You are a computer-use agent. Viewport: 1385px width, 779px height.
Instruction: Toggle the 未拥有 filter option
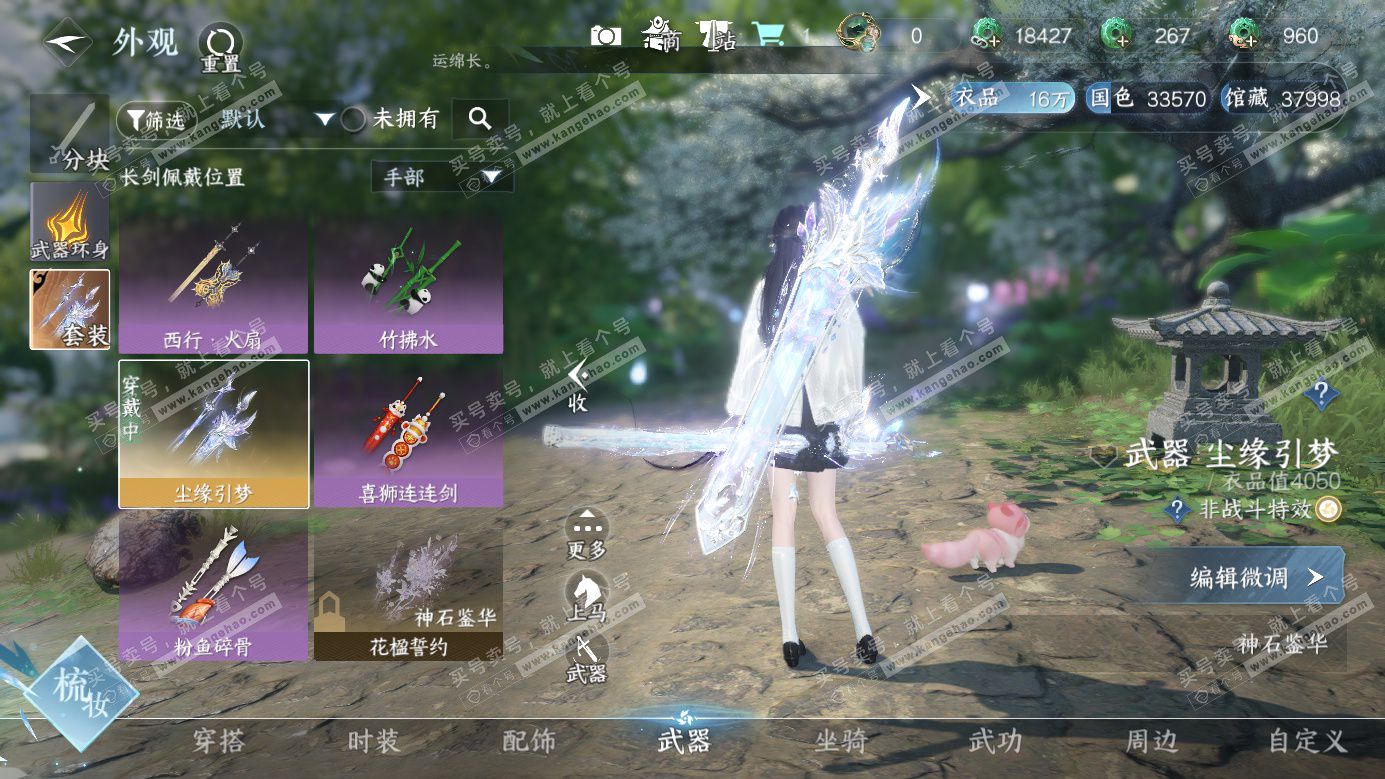click(353, 119)
